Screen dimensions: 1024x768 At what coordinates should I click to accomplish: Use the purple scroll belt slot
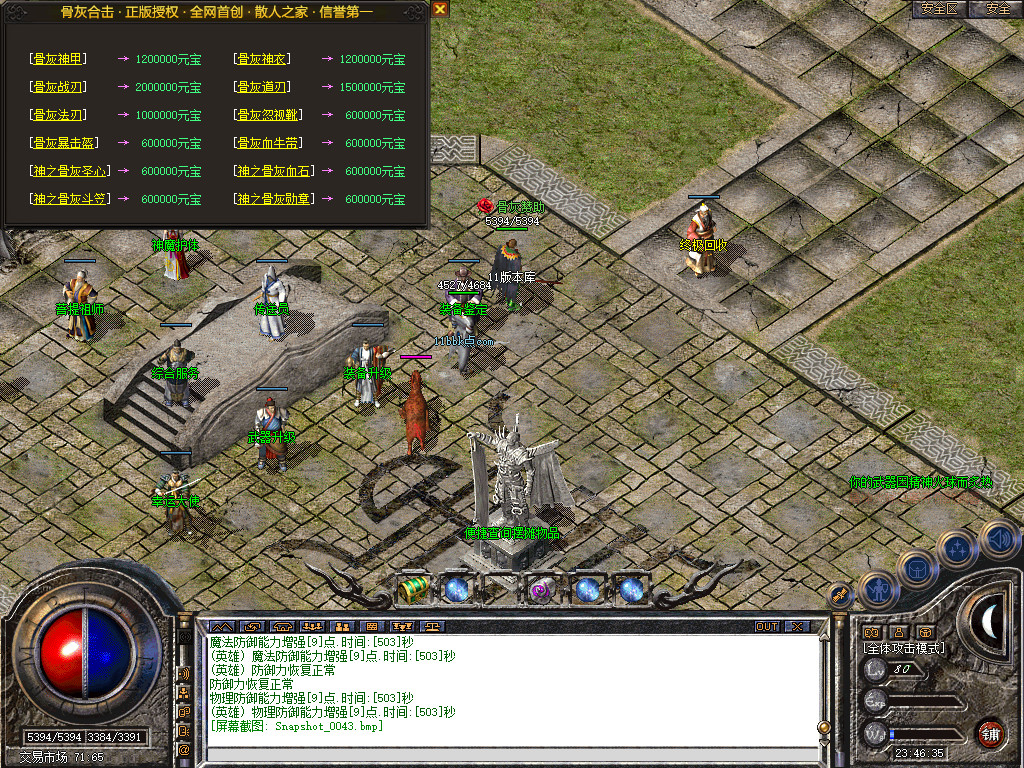[x=543, y=590]
